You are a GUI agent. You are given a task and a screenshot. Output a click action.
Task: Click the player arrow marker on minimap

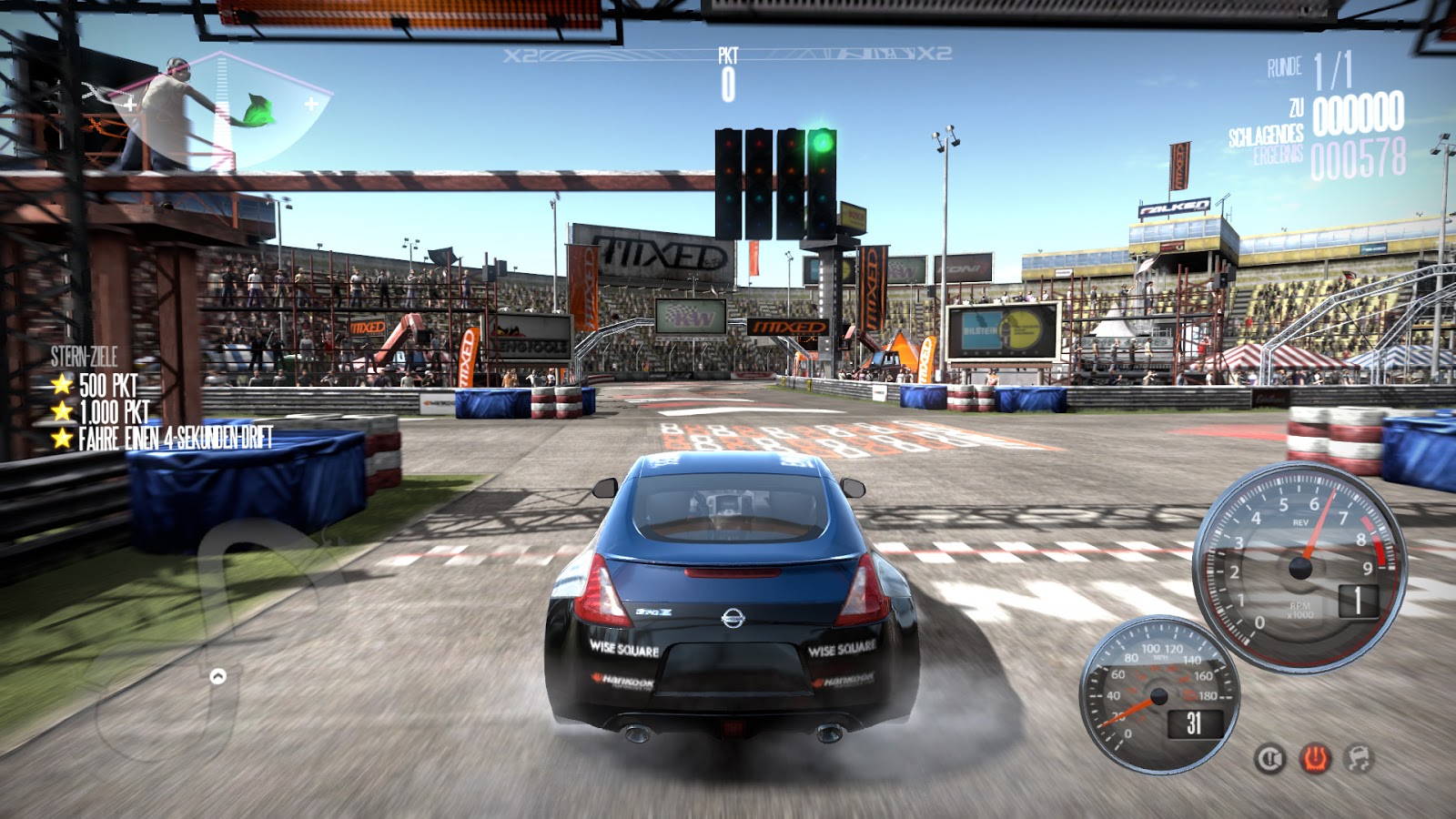[217, 676]
